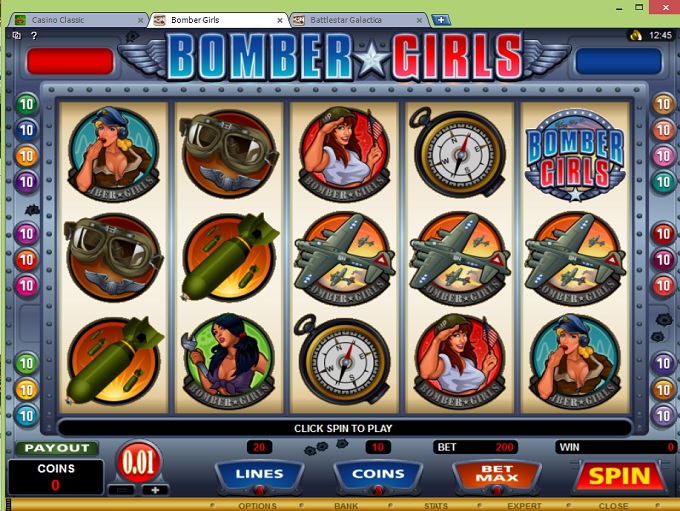Add a new game tab with plus button

[x=441, y=19]
